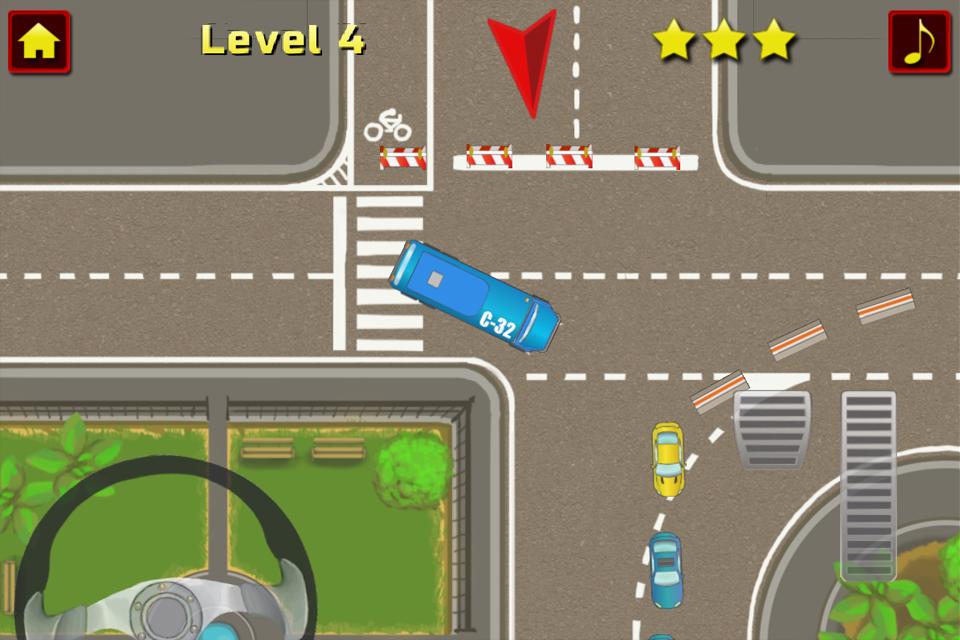960x640 pixels.
Task: Tap the tall accelerator pedal
Action: coord(868,485)
